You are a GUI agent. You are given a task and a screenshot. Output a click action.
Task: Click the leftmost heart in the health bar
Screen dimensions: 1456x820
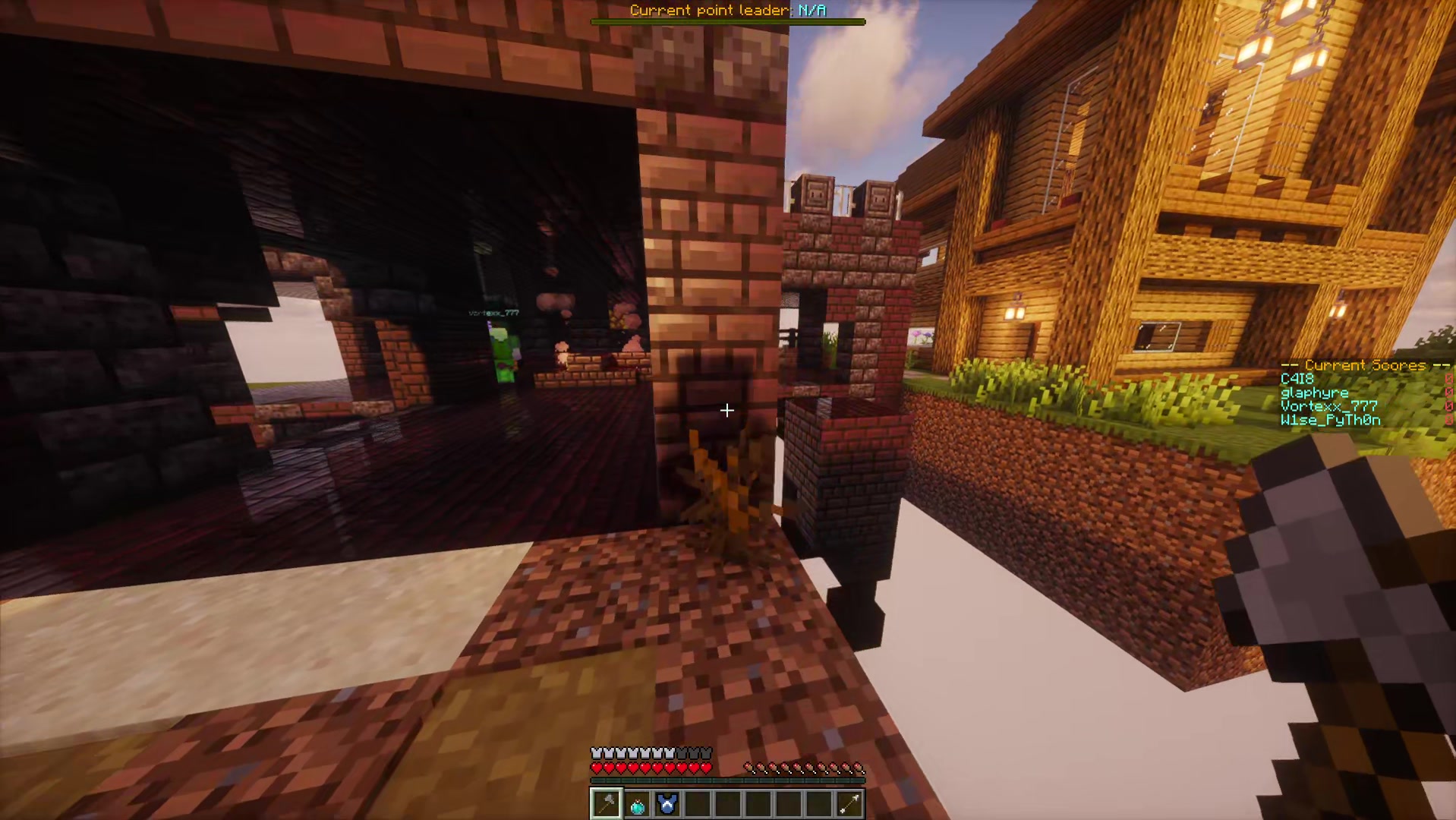pyautogui.click(x=594, y=767)
